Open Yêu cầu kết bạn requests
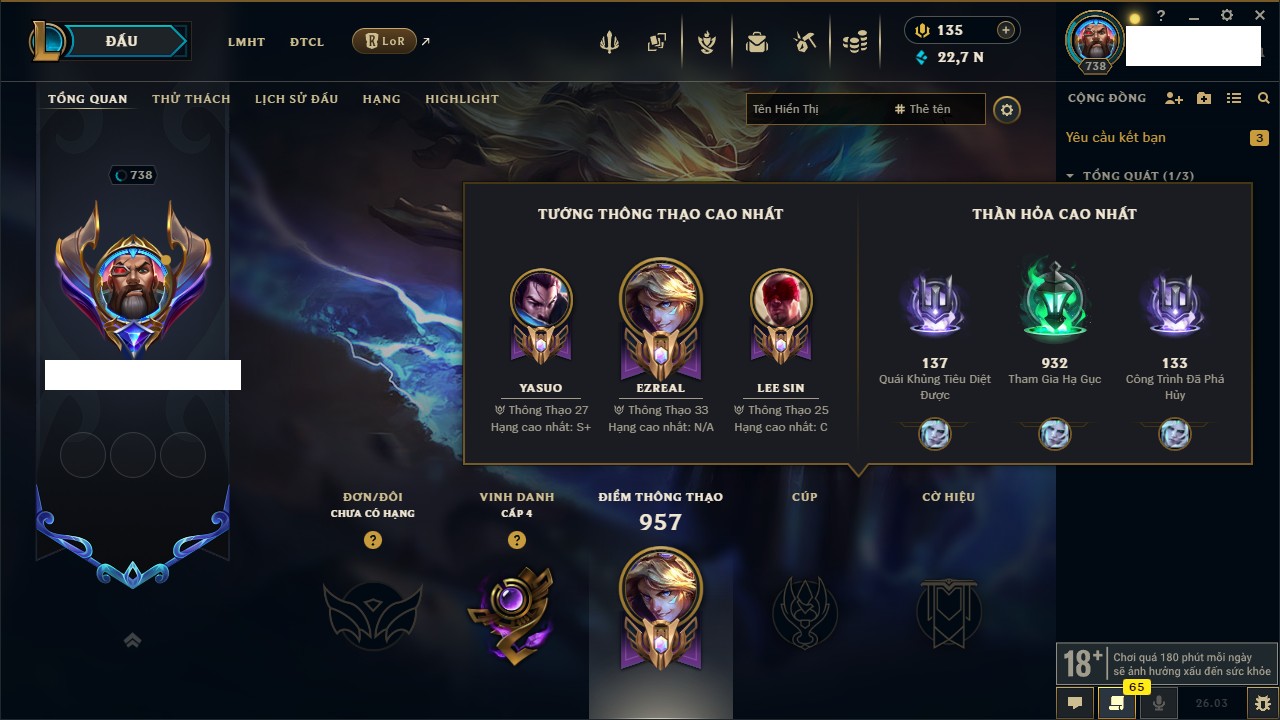1280x720 pixels. (1115, 137)
